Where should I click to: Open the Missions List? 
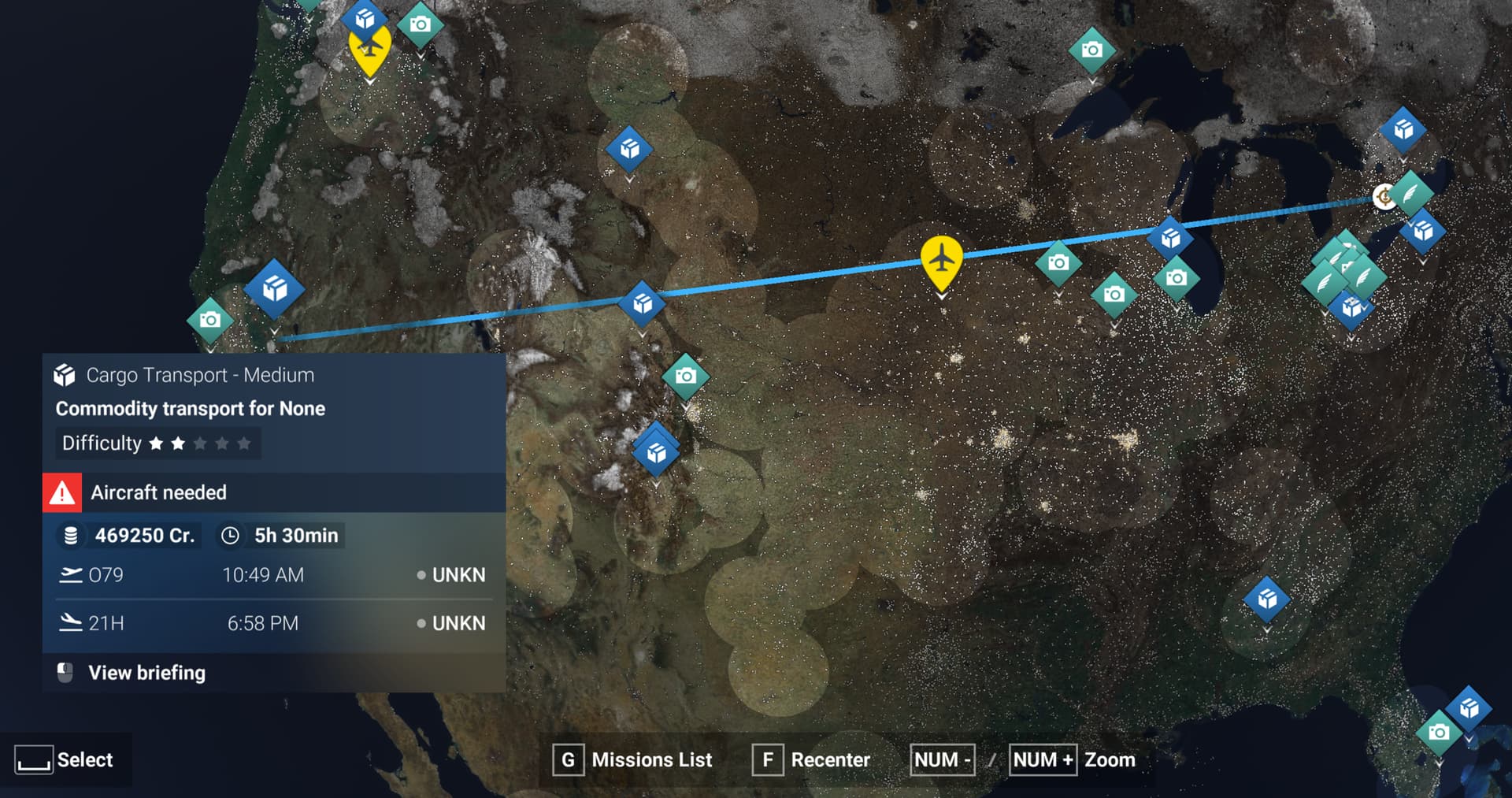pyautogui.click(x=634, y=760)
